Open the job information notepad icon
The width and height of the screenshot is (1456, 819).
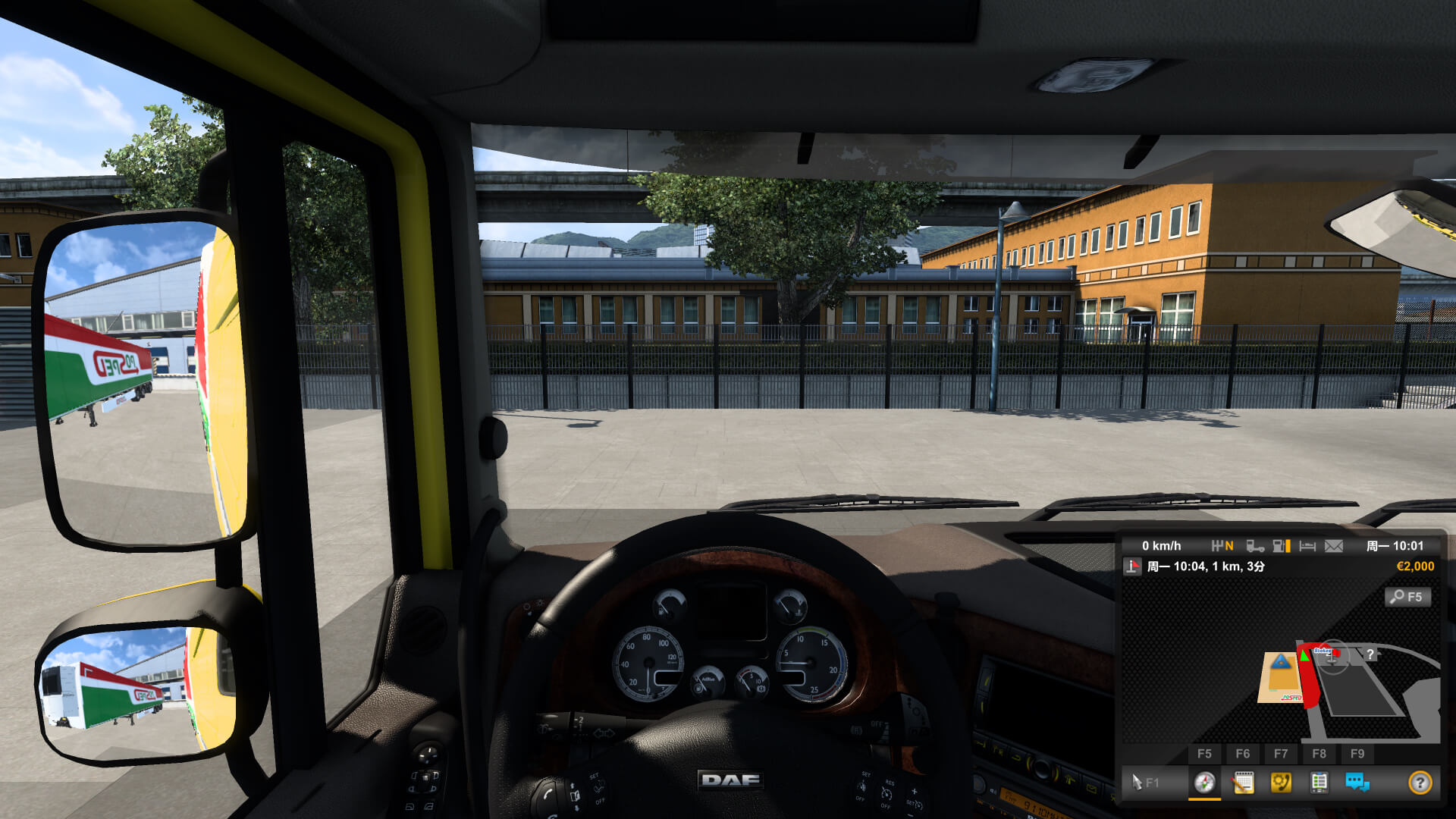[1243, 784]
